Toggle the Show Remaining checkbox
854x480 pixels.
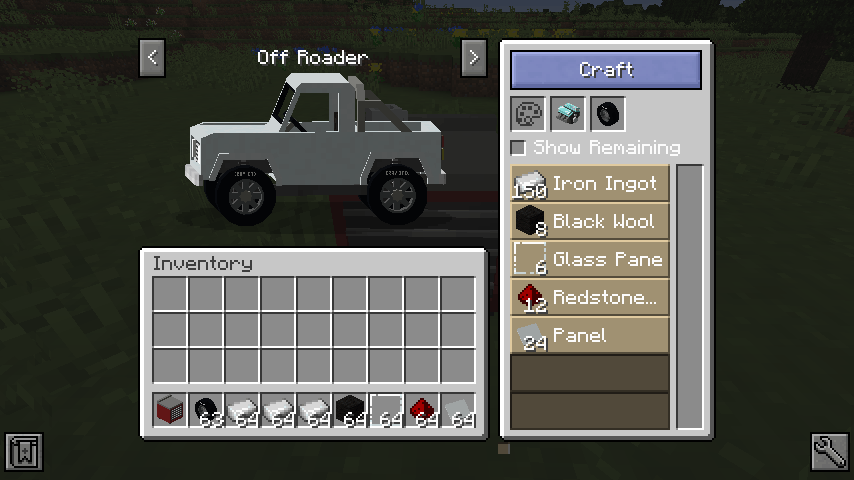point(518,148)
